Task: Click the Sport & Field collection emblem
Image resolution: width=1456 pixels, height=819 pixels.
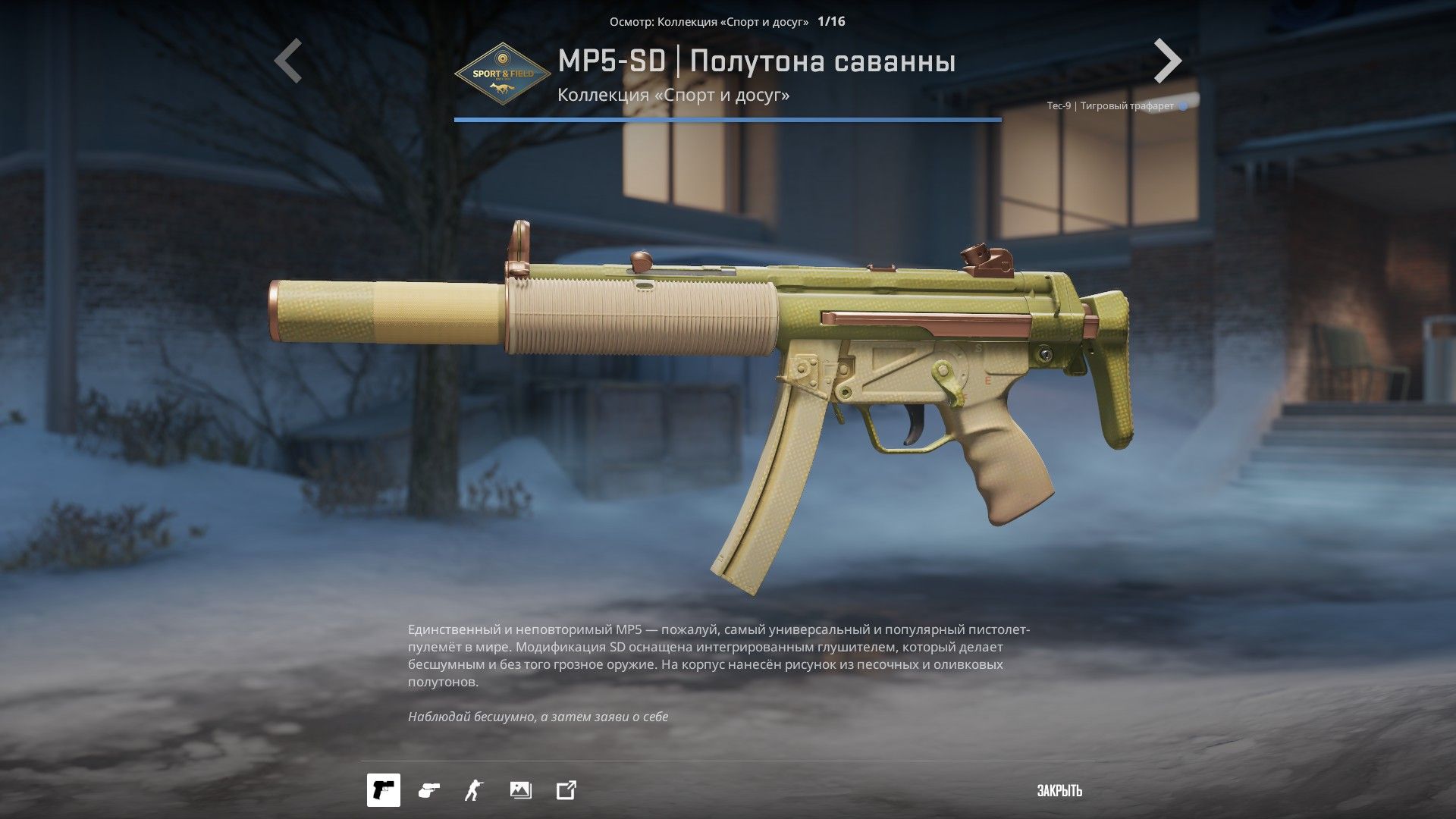Action: (502, 74)
